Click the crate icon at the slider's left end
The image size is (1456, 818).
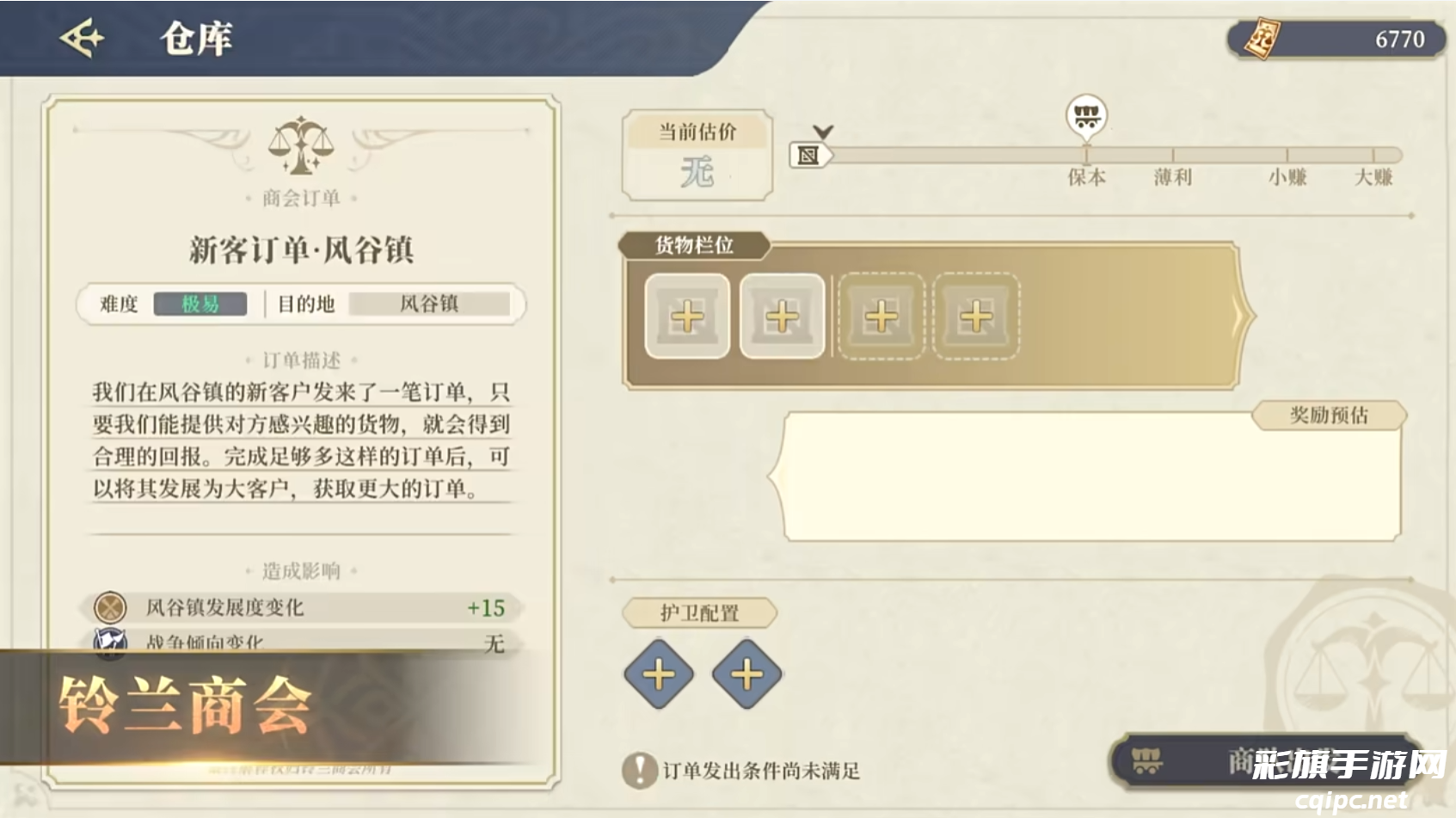pyautogui.click(x=809, y=156)
